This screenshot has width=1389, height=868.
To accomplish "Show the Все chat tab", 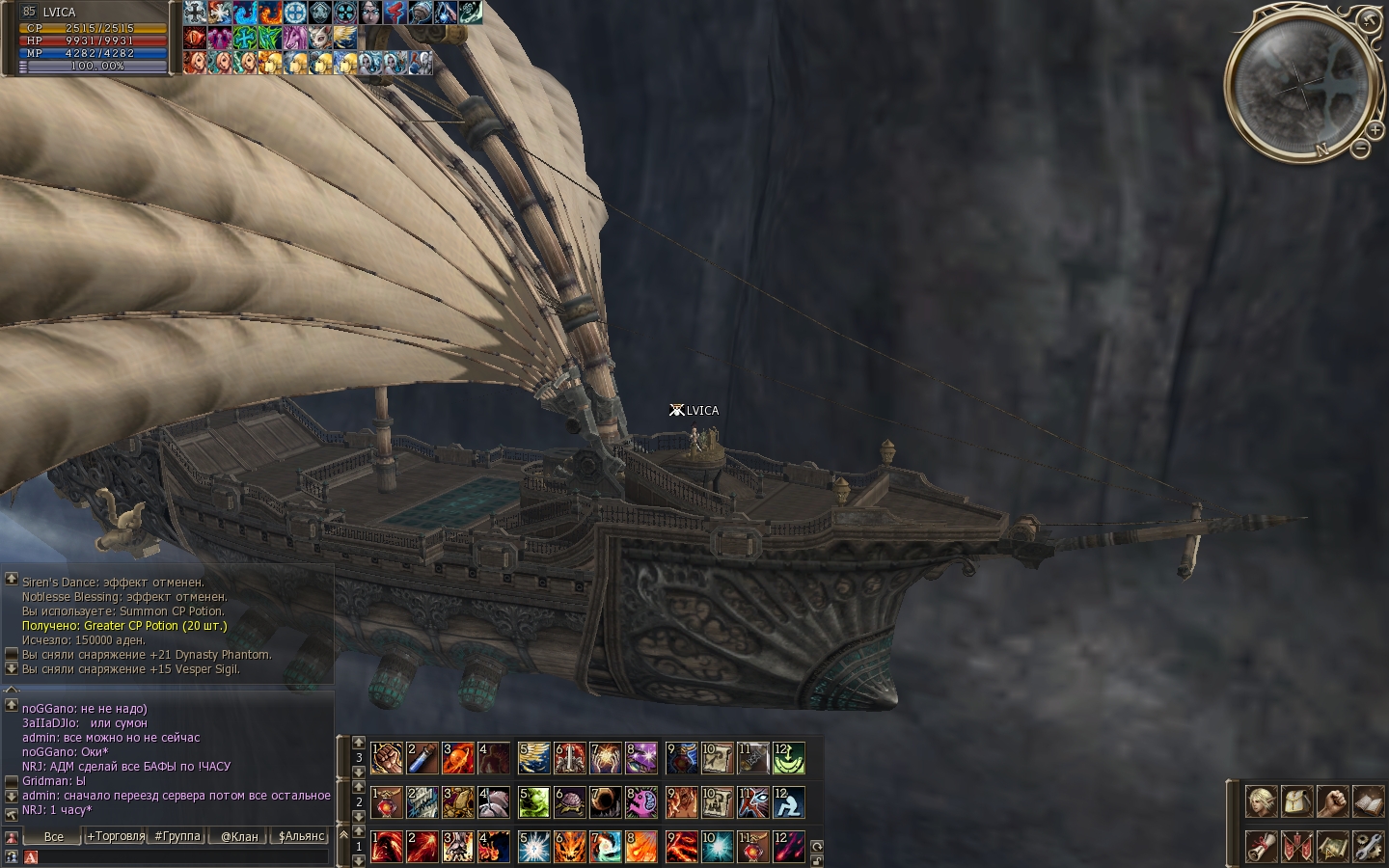I will click(54, 836).
